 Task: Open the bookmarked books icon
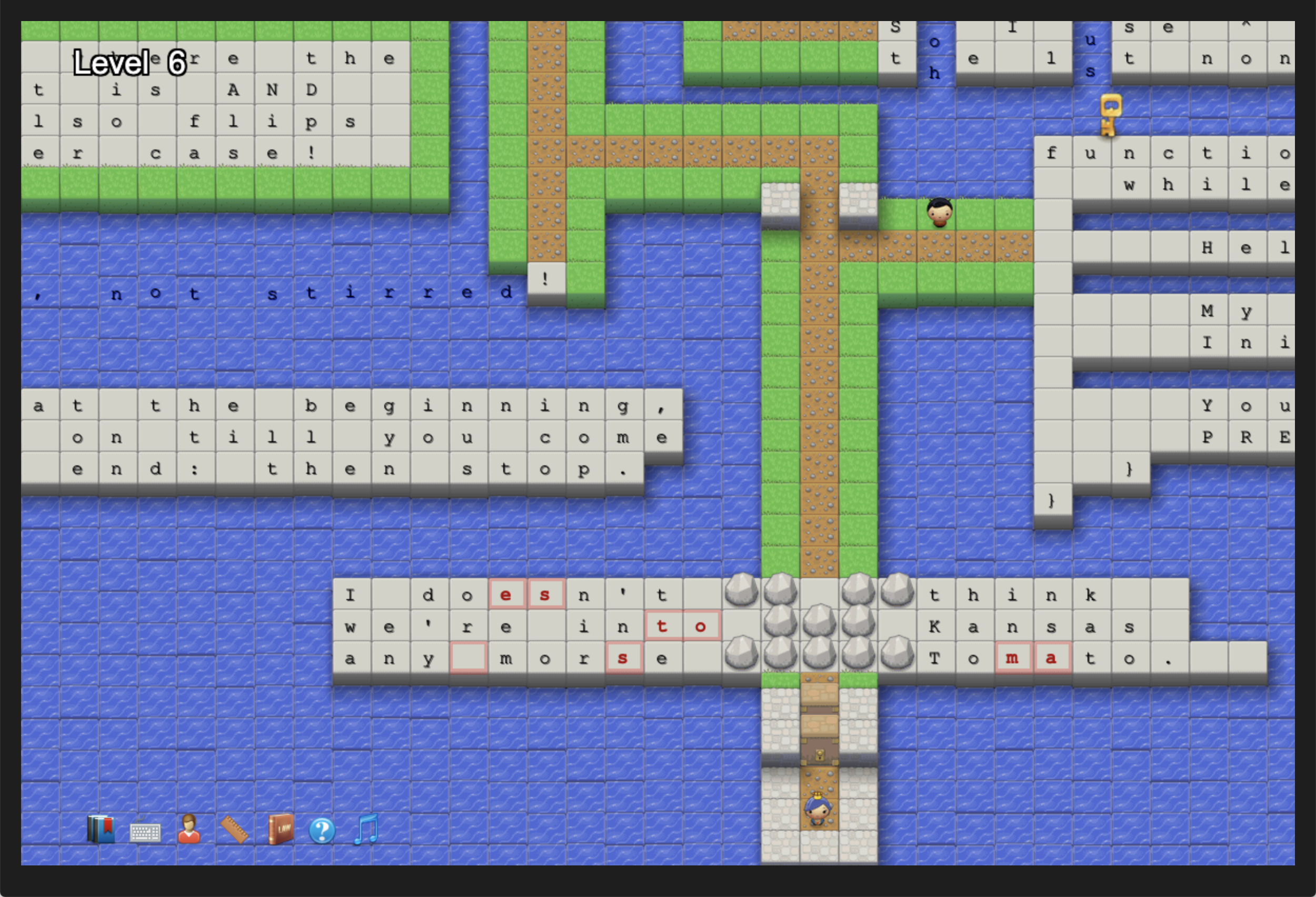101,830
